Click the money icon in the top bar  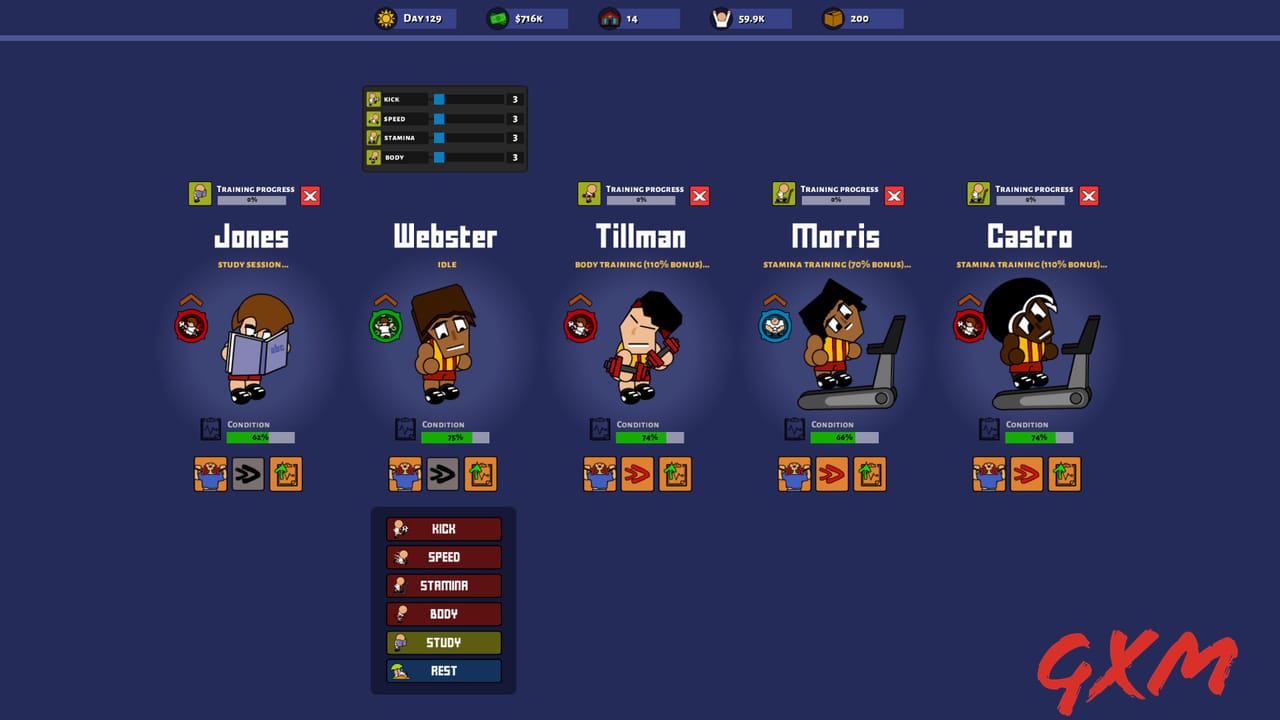pos(496,17)
